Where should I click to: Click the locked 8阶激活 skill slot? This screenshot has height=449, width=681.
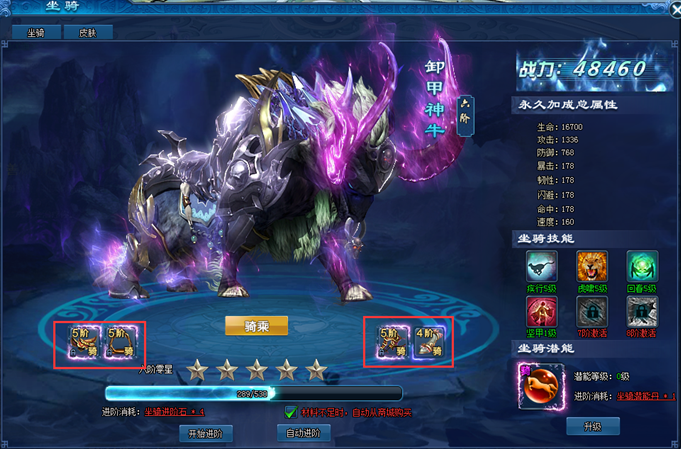641,310
